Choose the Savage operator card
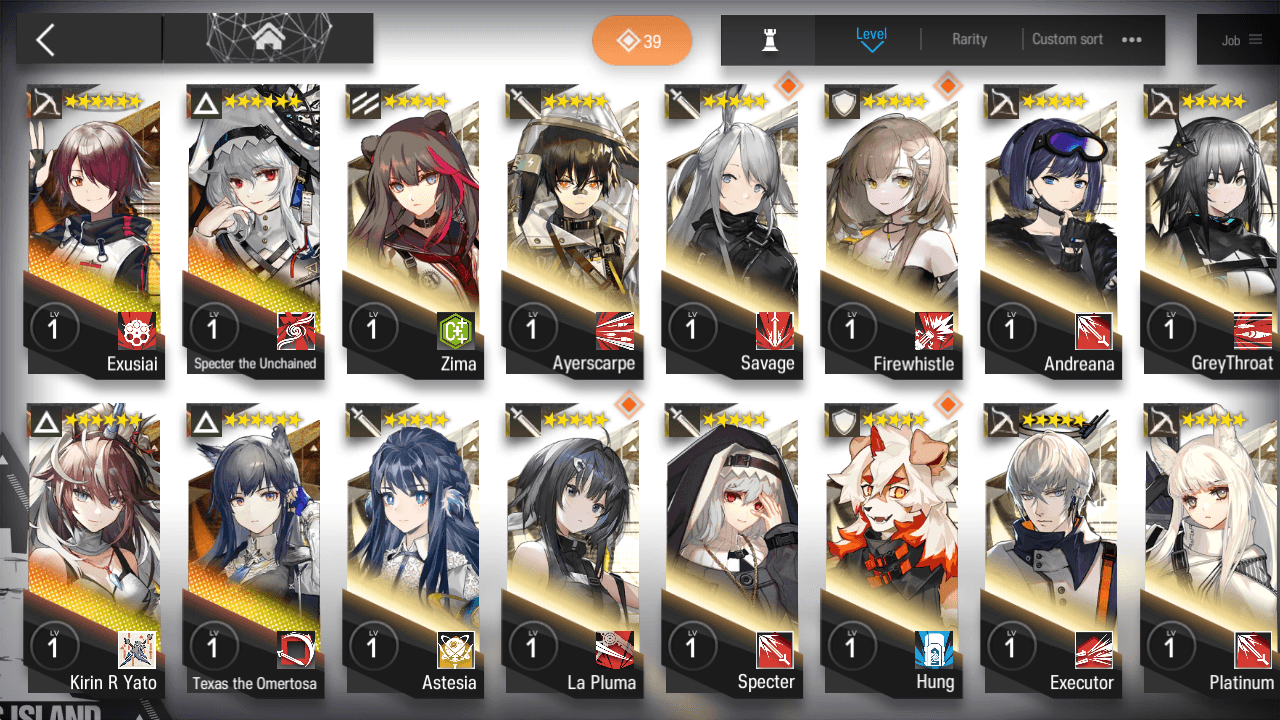The width and height of the screenshot is (1280, 720). click(x=732, y=230)
